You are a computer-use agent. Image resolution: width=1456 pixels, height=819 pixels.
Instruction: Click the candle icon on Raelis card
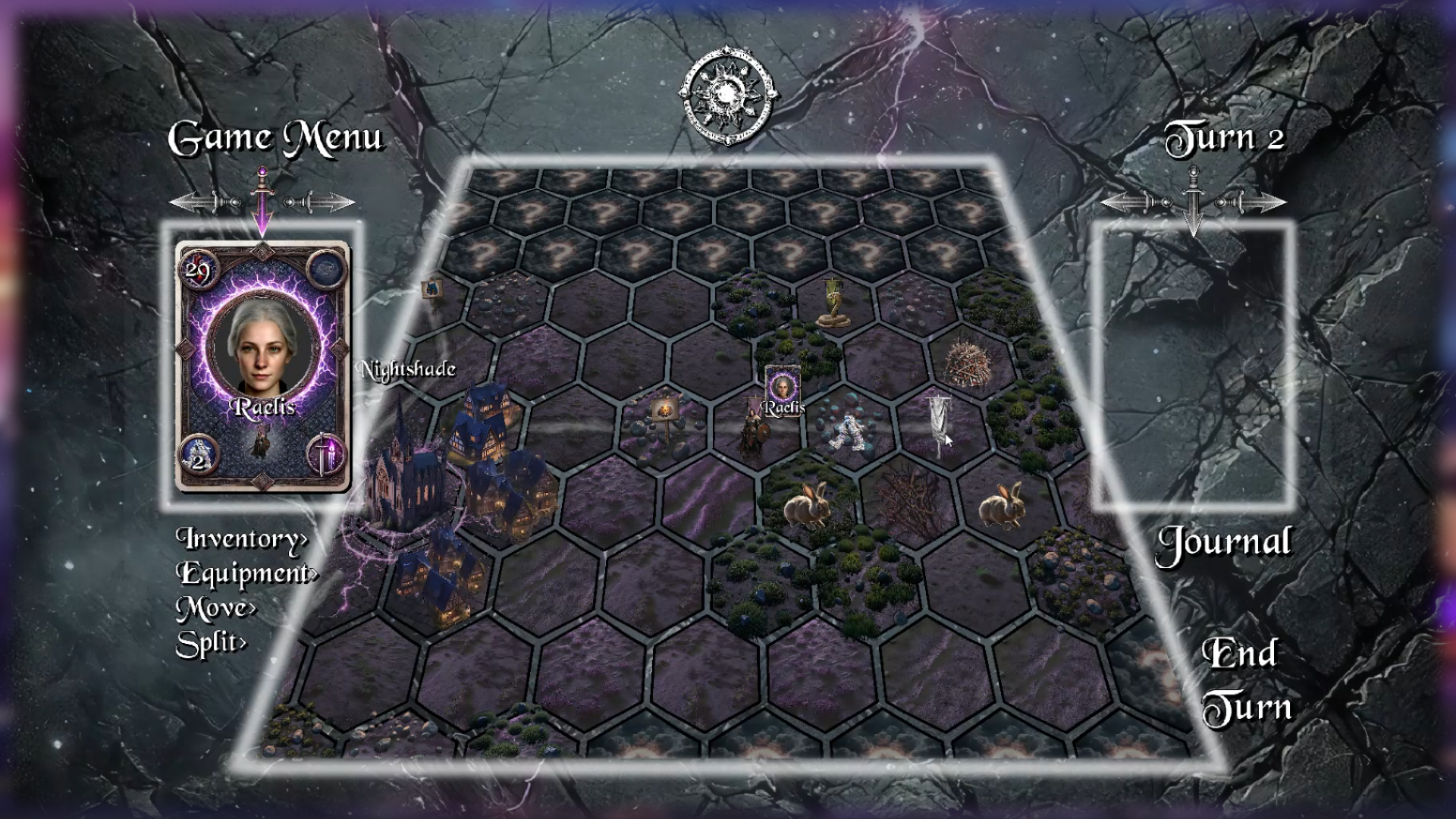tap(326, 455)
